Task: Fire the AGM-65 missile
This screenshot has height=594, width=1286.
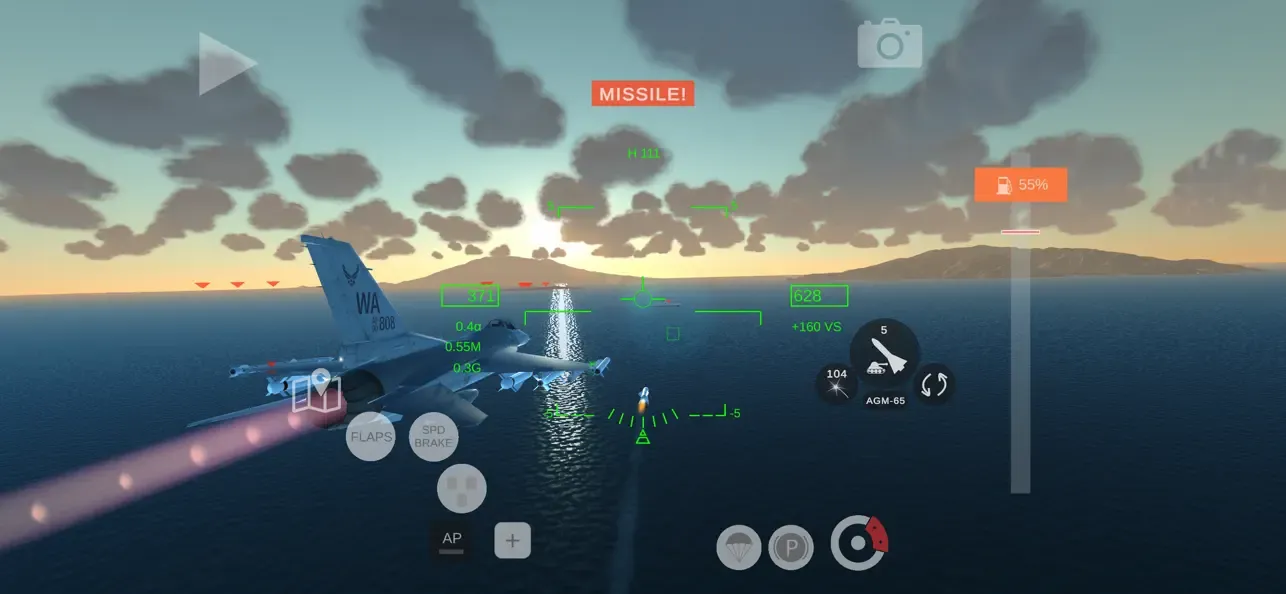Action: click(x=884, y=355)
